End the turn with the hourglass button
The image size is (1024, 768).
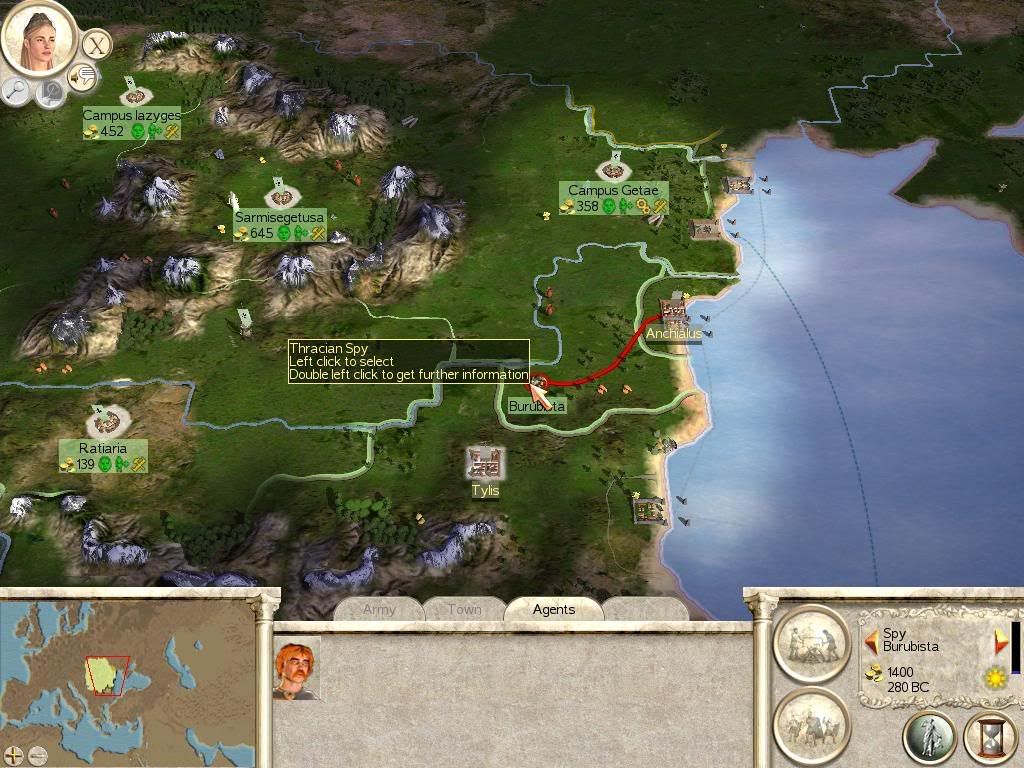pos(989,737)
